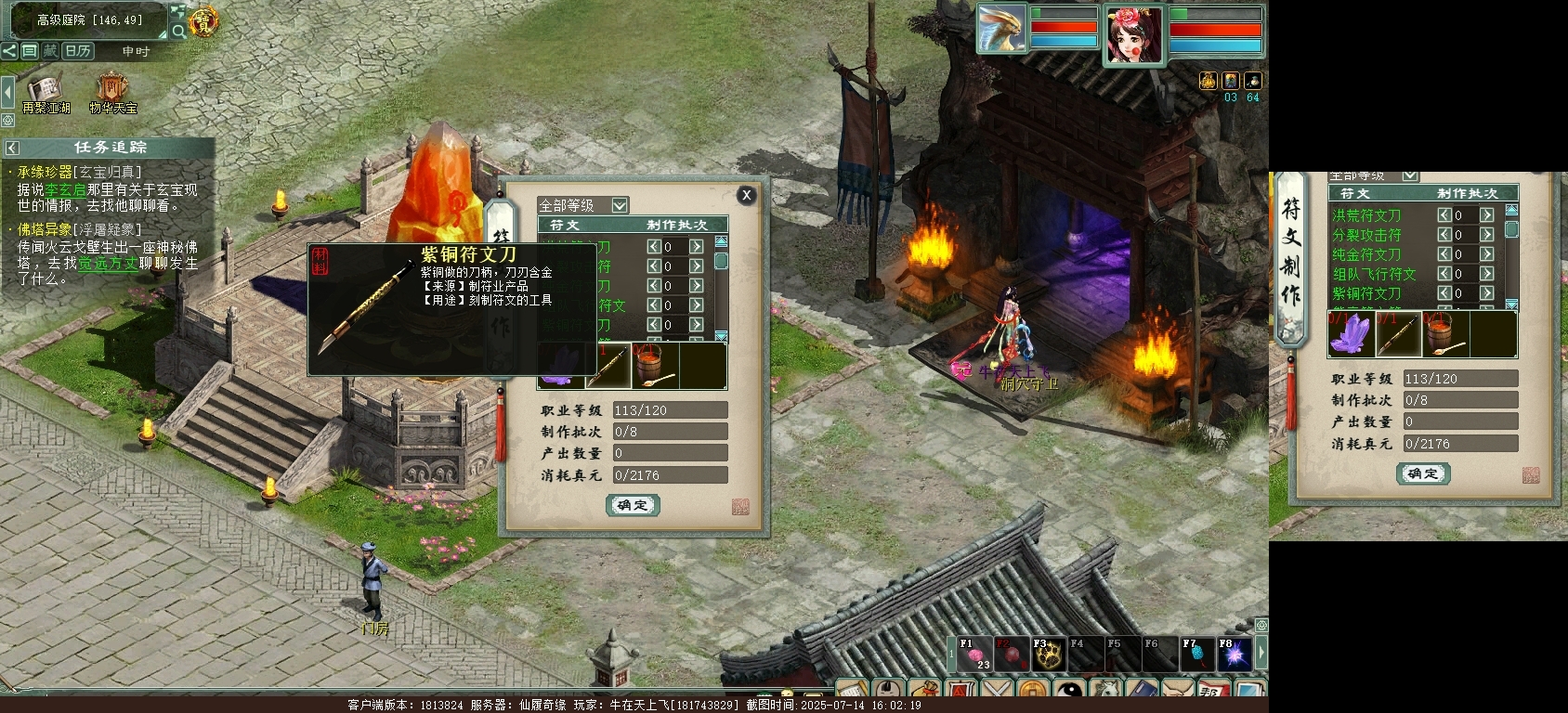Click the magnifier icon beside the map name

(178, 31)
